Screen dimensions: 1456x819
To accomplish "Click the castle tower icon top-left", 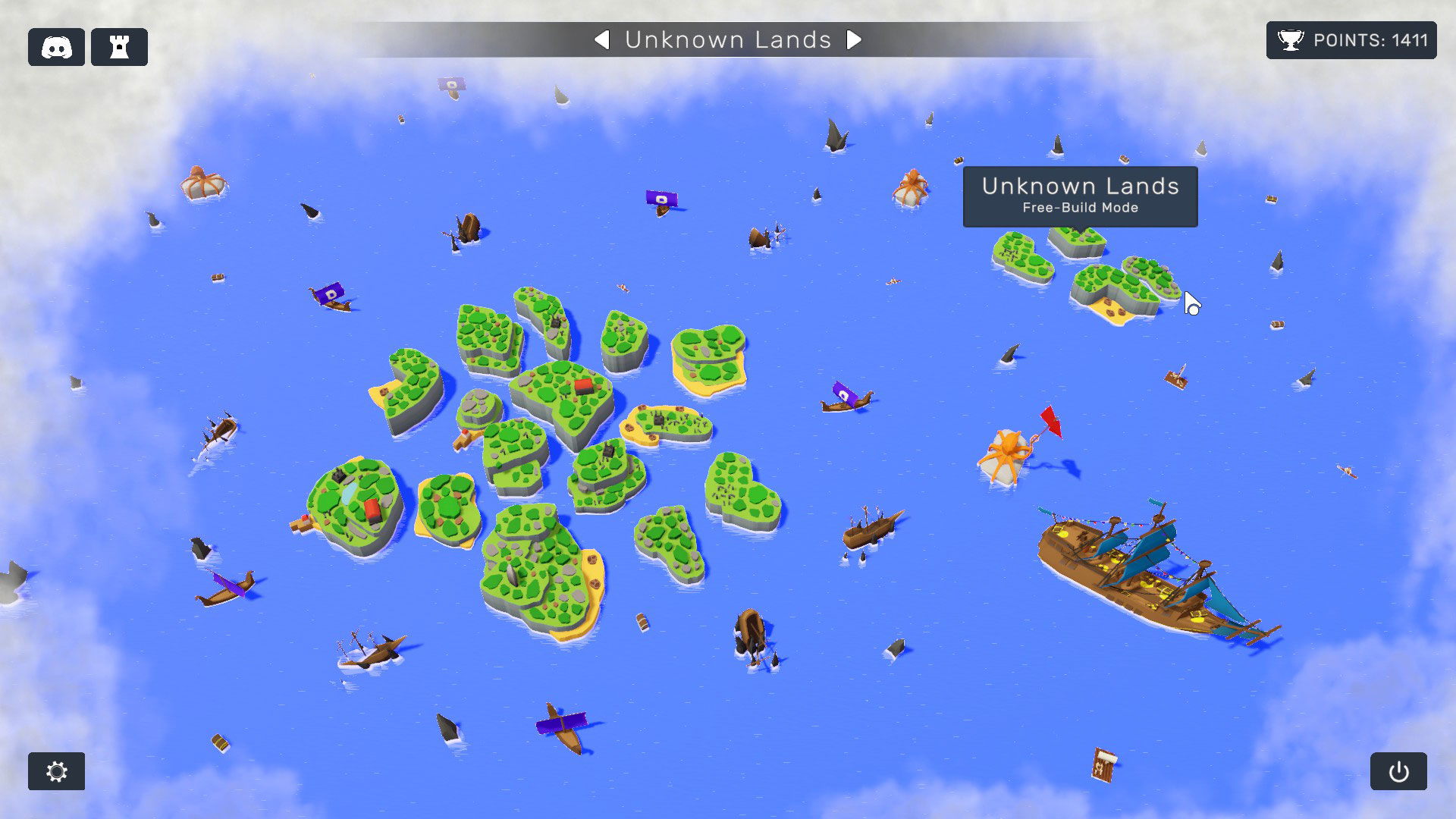I will tap(118, 46).
